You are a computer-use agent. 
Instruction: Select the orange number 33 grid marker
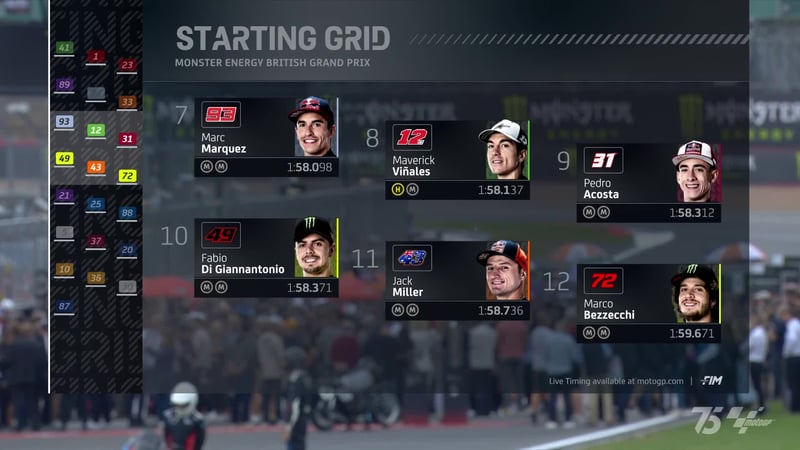[127, 102]
